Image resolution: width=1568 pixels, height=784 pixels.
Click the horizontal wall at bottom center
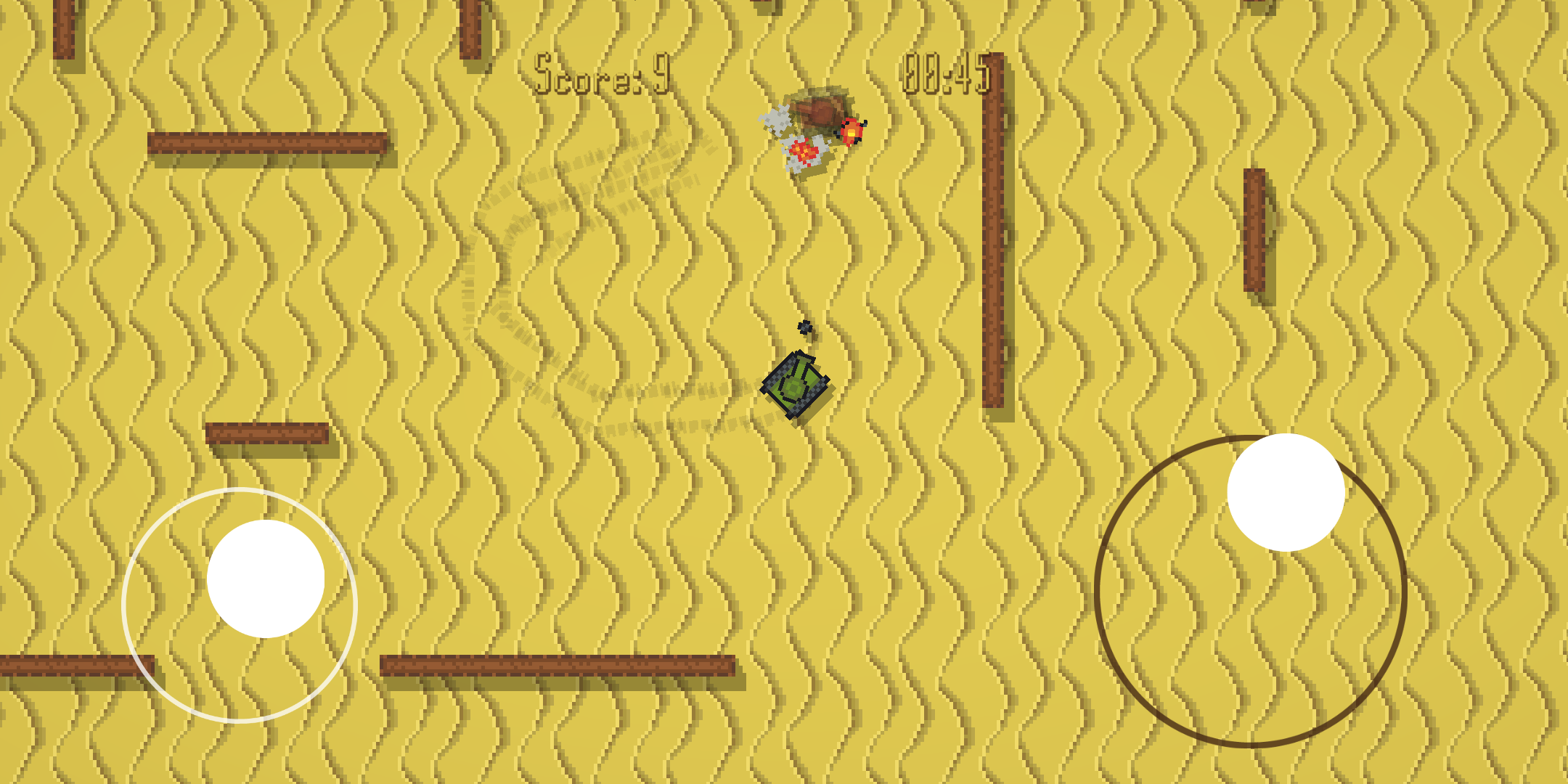coord(559,664)
